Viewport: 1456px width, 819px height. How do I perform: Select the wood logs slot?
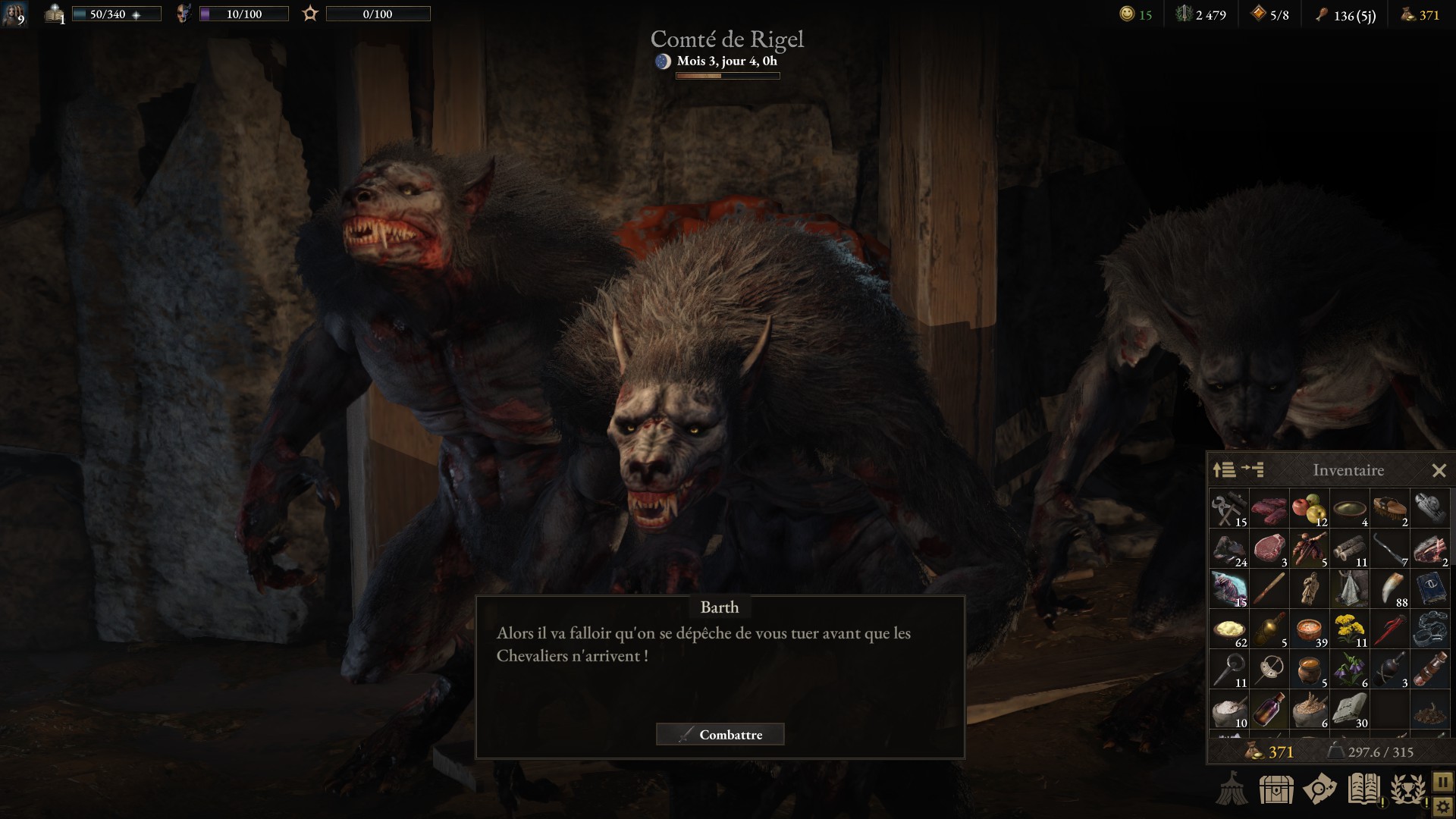[x=1349, y=549]
